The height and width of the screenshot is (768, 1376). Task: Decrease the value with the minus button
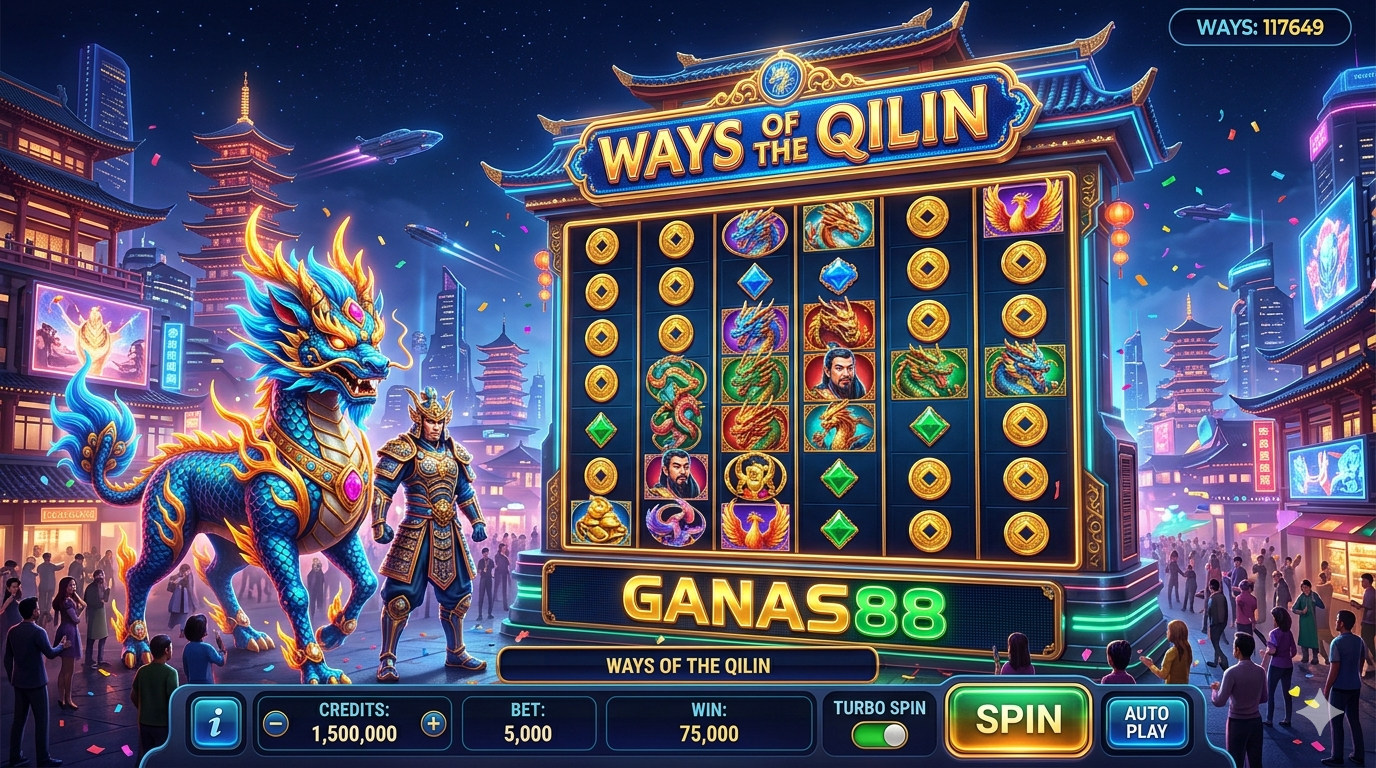tap(277, 723)
